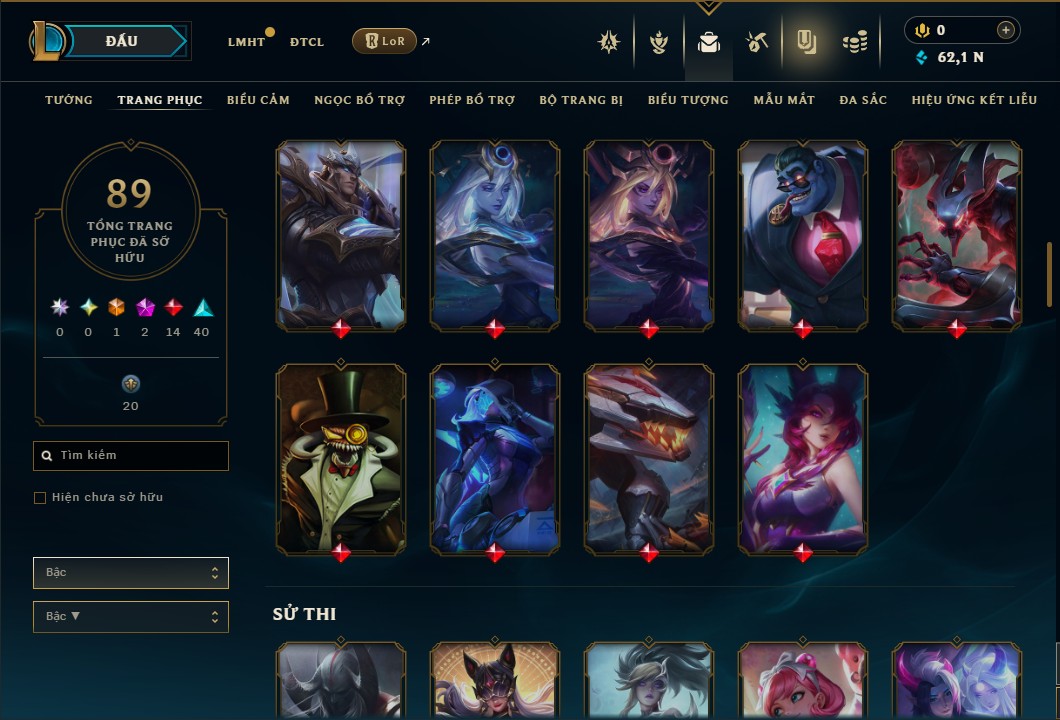Viewport: 1060px width, 720px height.
Task: Open the LMHT home link
Action: 246,42
